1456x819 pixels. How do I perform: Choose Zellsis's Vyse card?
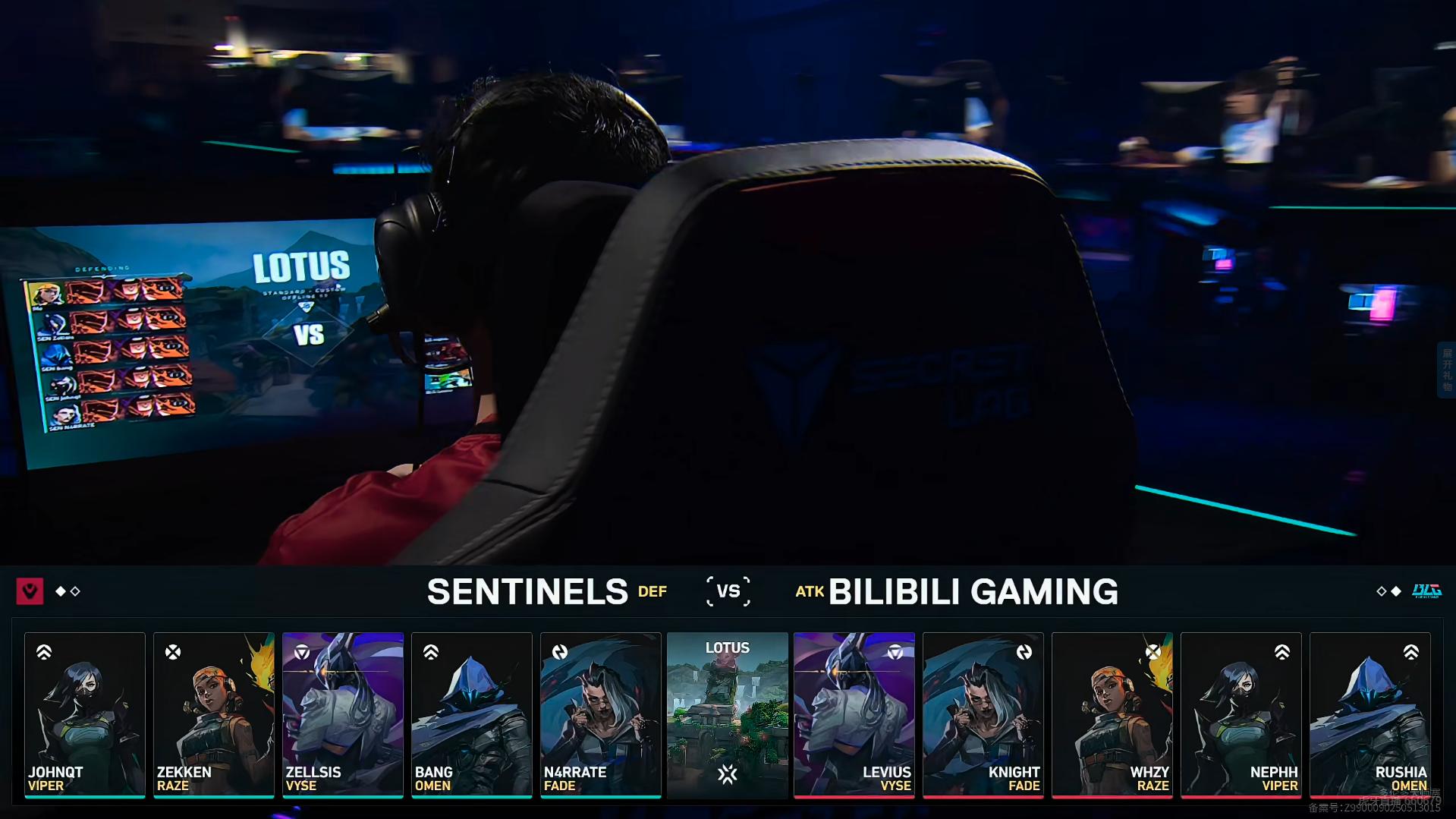(343, 714)
